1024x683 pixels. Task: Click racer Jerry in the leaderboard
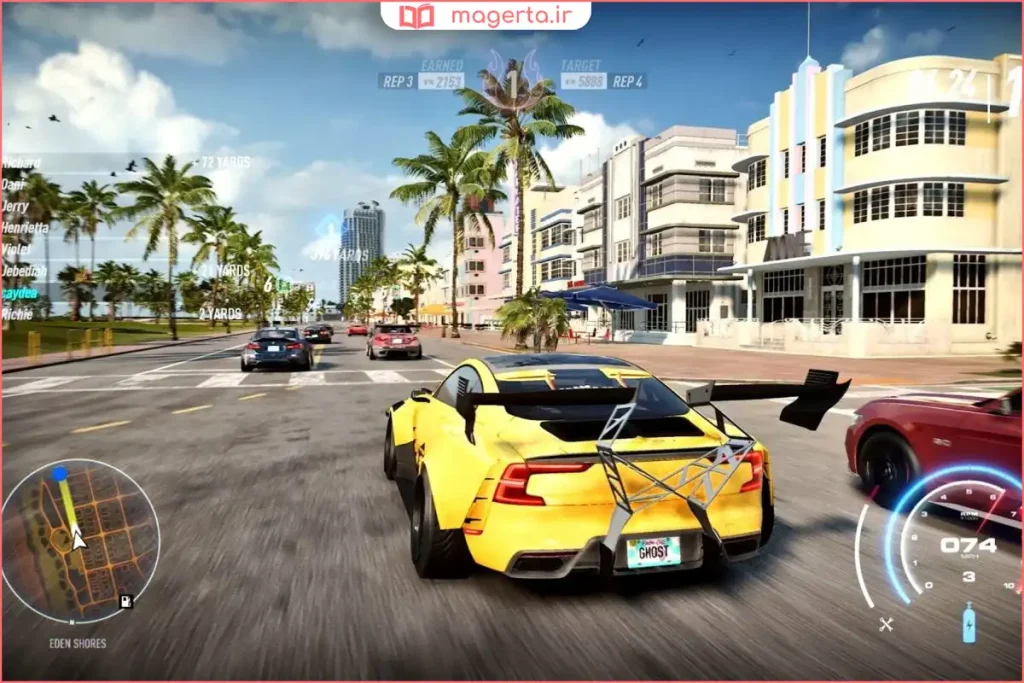[16, 206]
